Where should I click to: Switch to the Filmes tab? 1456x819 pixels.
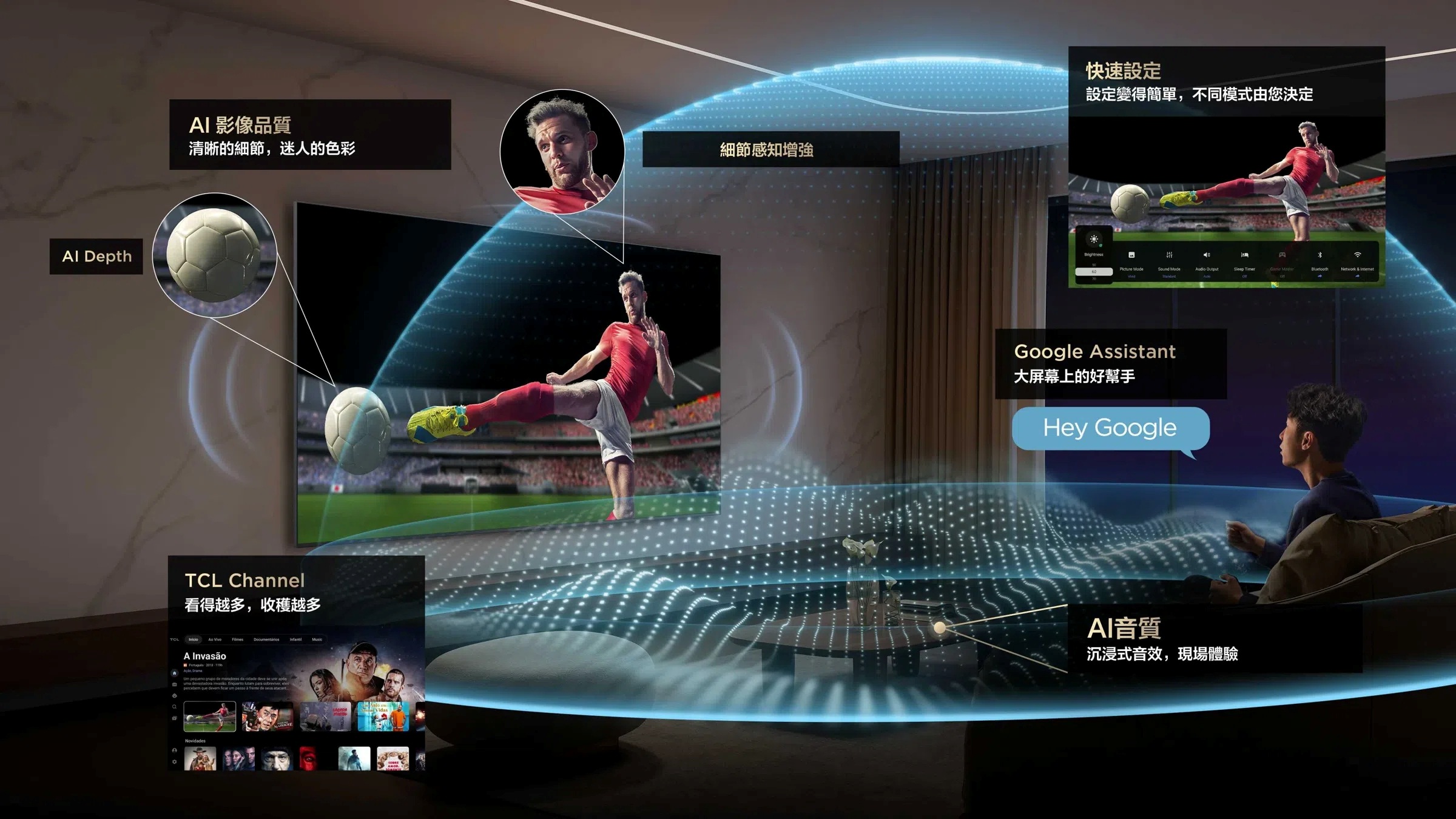click(238, 639)
